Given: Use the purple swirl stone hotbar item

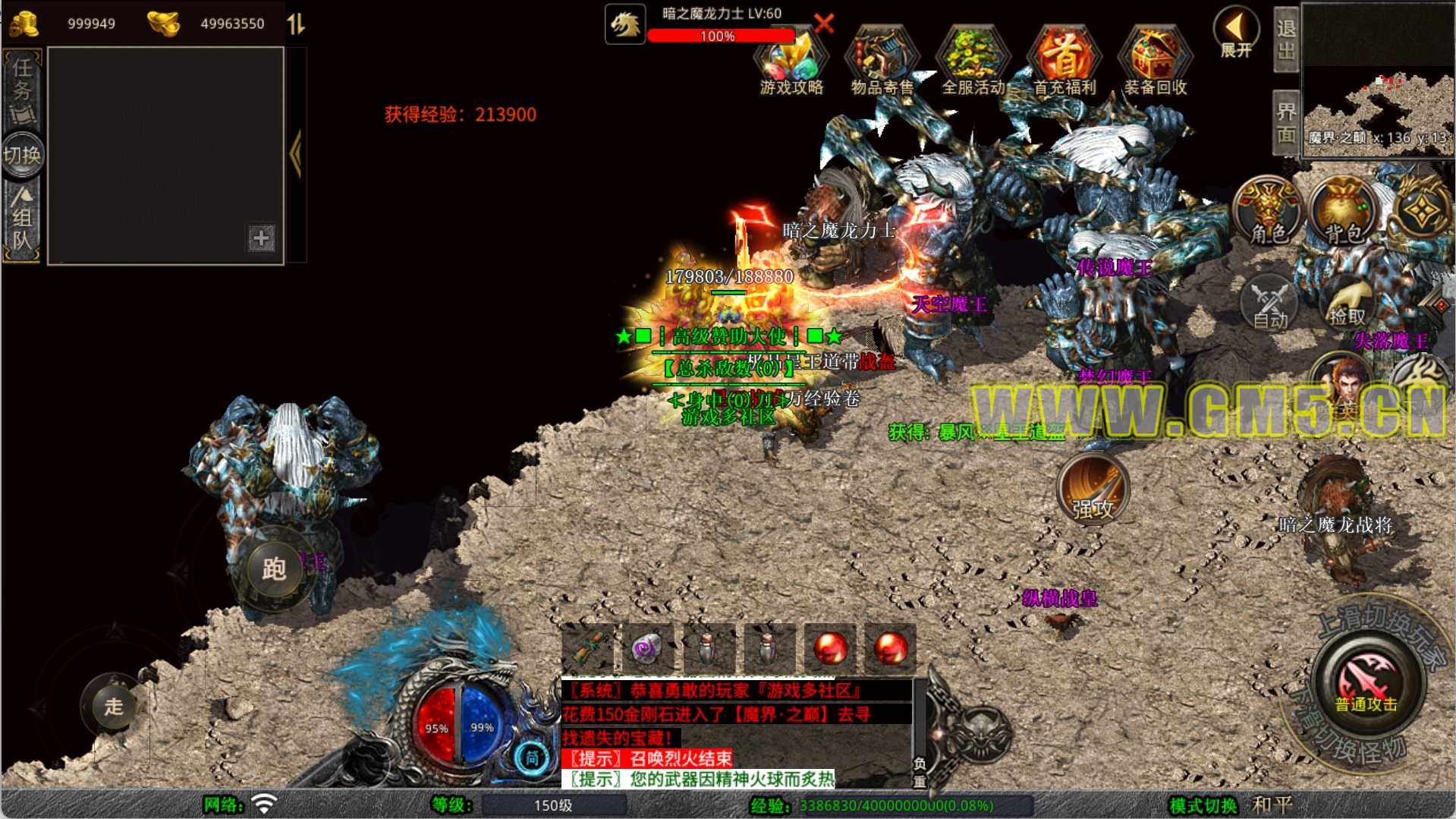Looking at the screenshot, I should (x=646, y=649).
